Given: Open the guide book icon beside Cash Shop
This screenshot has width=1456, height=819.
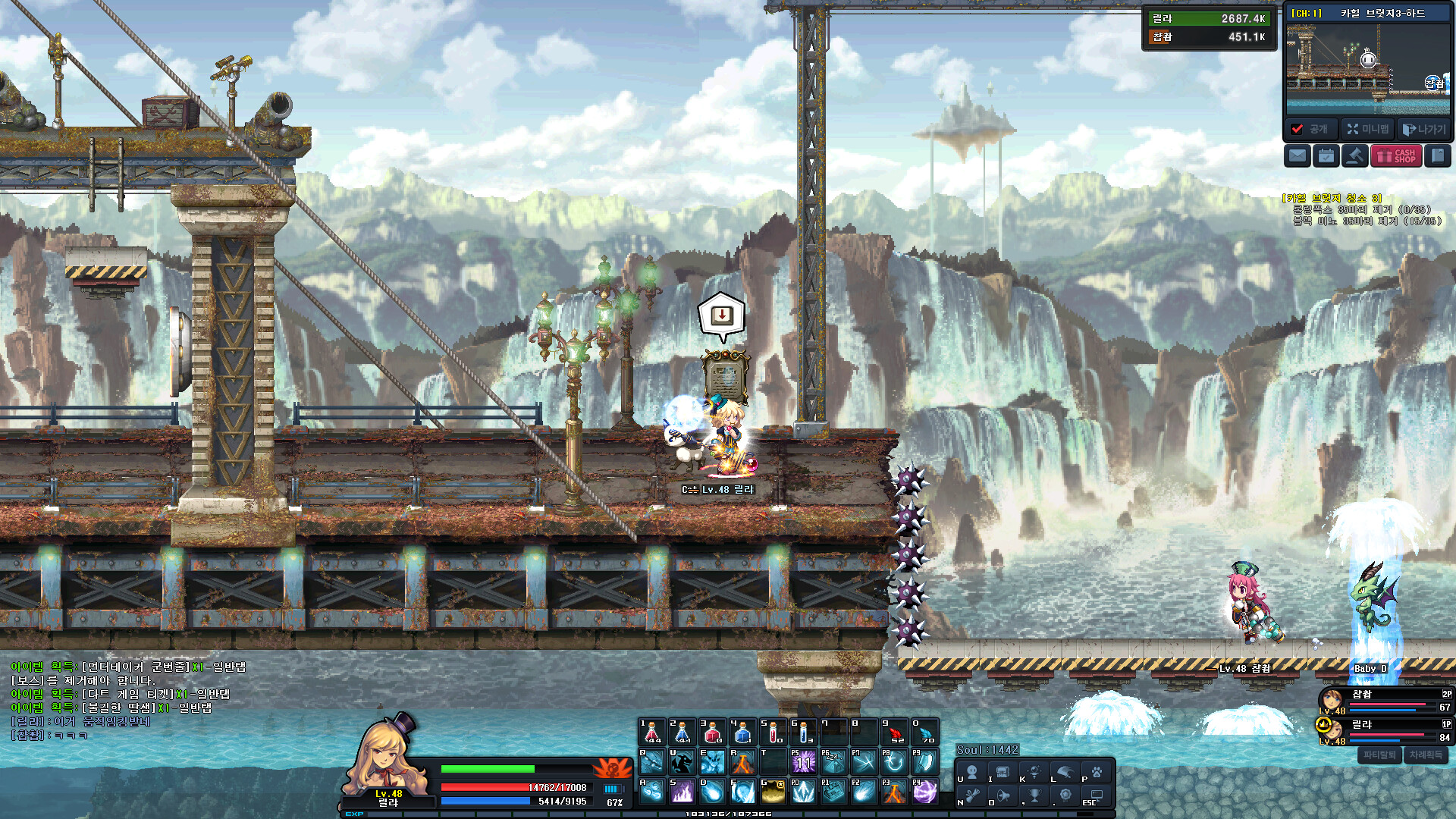Looking at the screenshot, I should [1438, 155].
